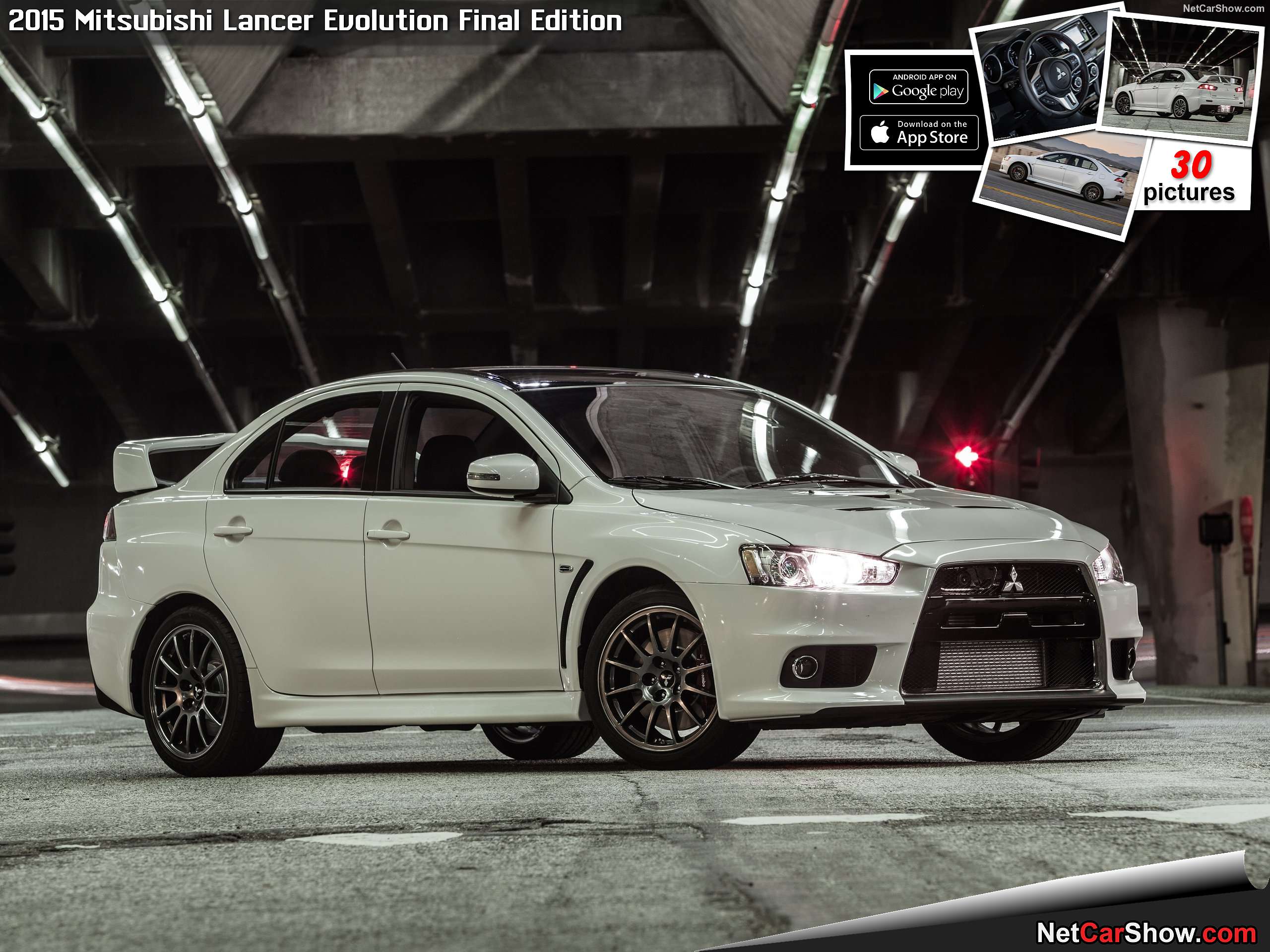
Task: Open the Google Play Android app badge
Action: (918, 87)
